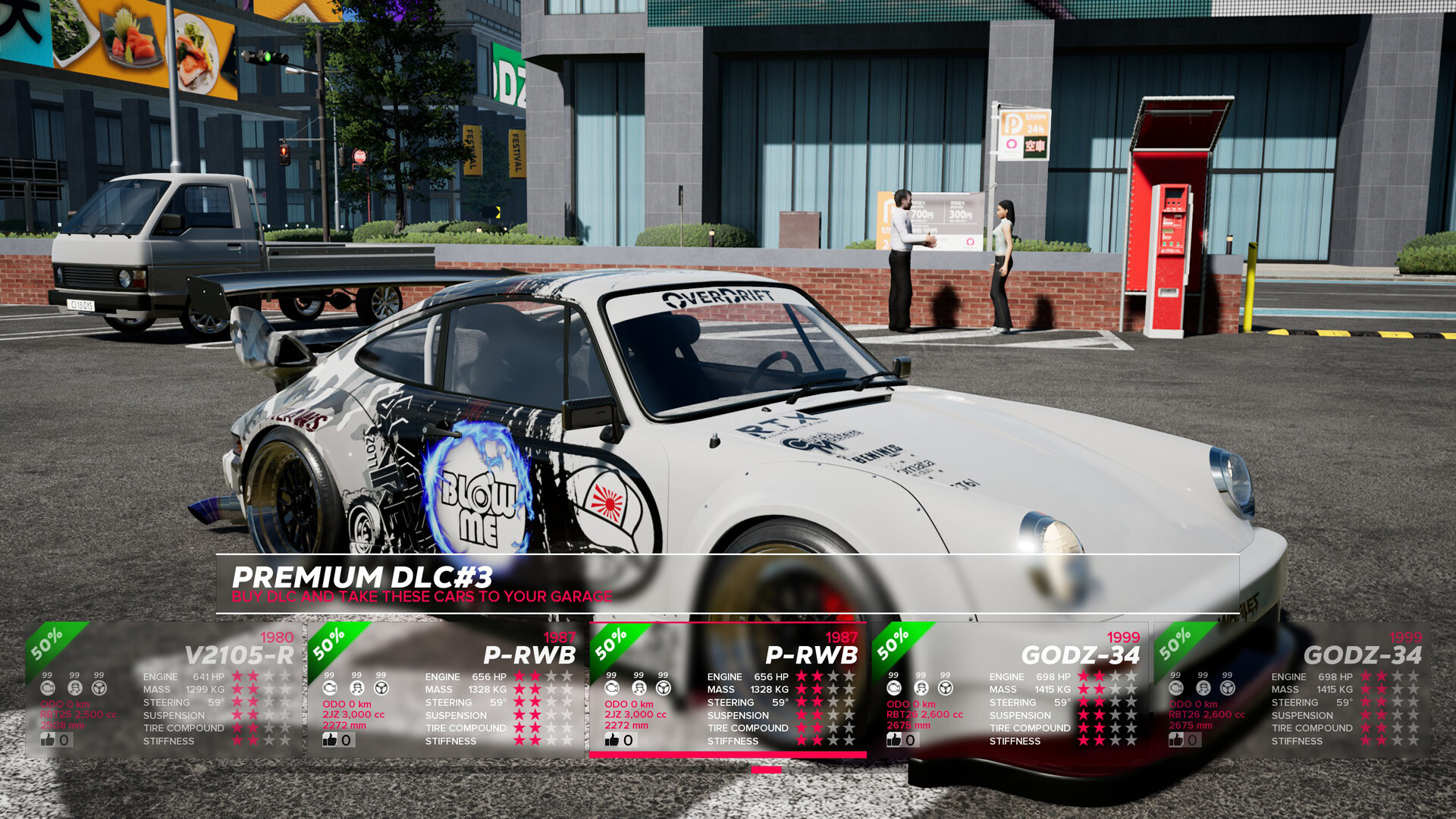Toggle the third Engine star on the selected P-RWB
Viewport: 1456px width, 819px height.
click(x=834, y=677)
